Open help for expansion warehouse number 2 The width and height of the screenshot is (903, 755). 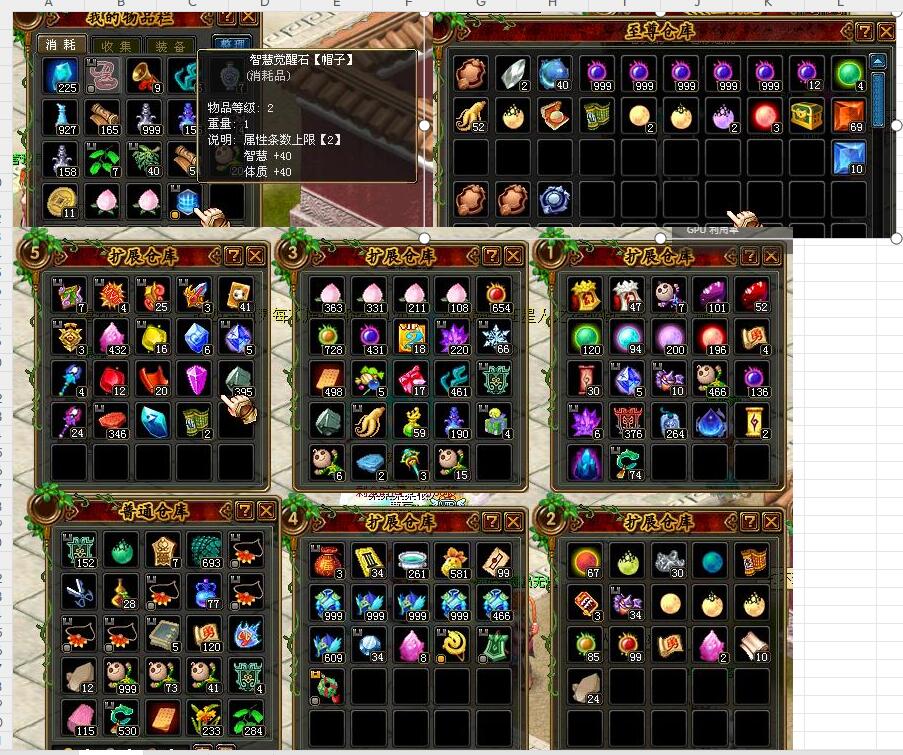click(x=751, y=522)
